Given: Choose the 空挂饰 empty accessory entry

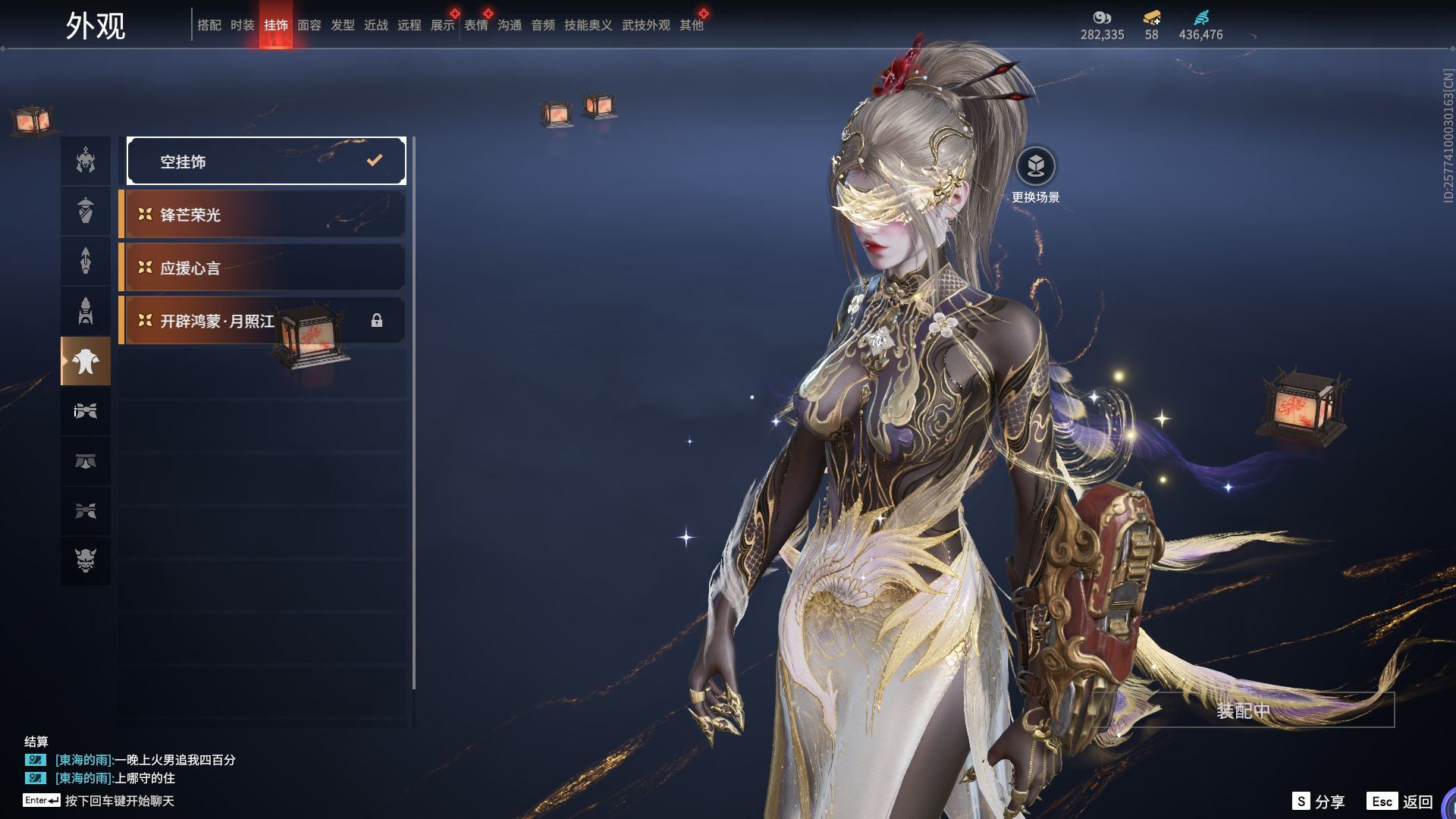Looking at the screenshot, I should [266, 161].
